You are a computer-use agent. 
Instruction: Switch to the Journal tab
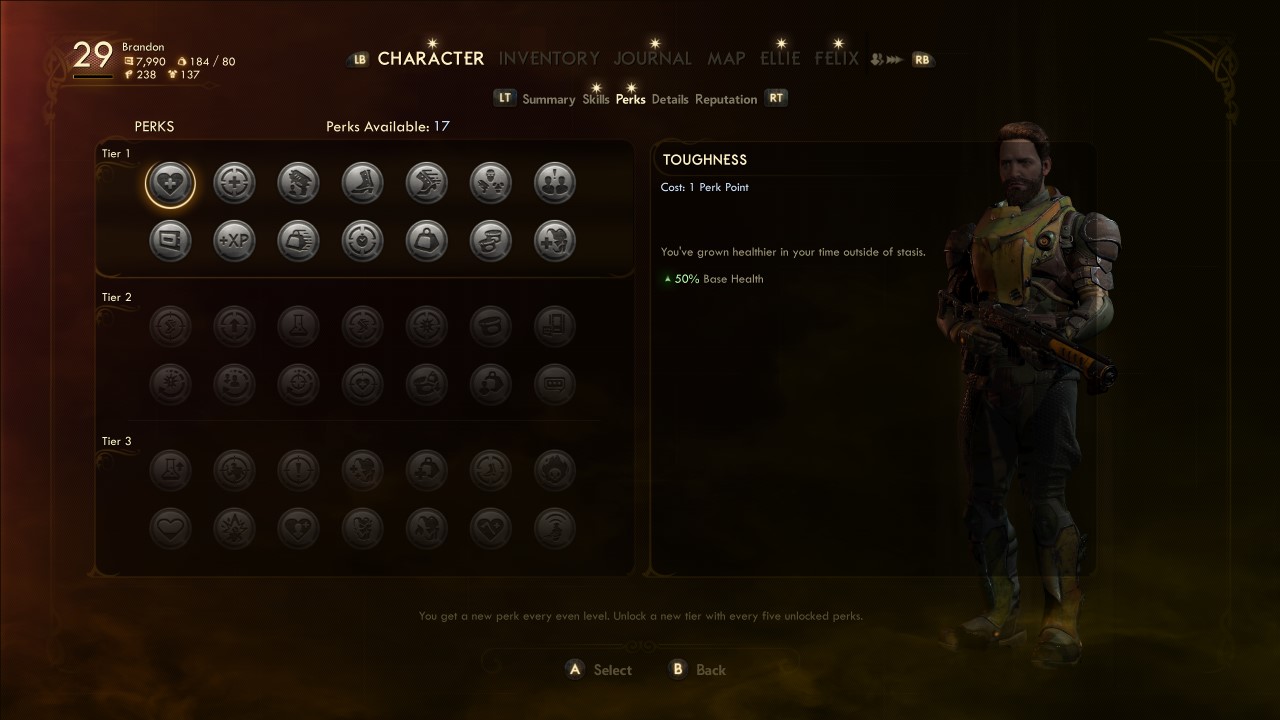(653, 58)
